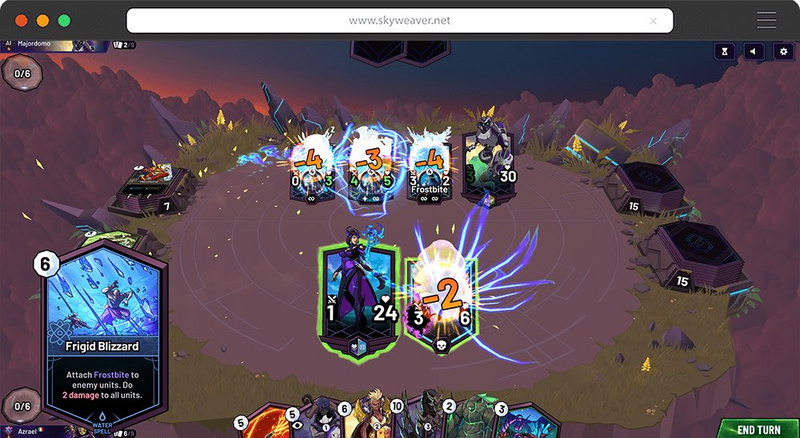Close the browser window with red button

point(20,20)
